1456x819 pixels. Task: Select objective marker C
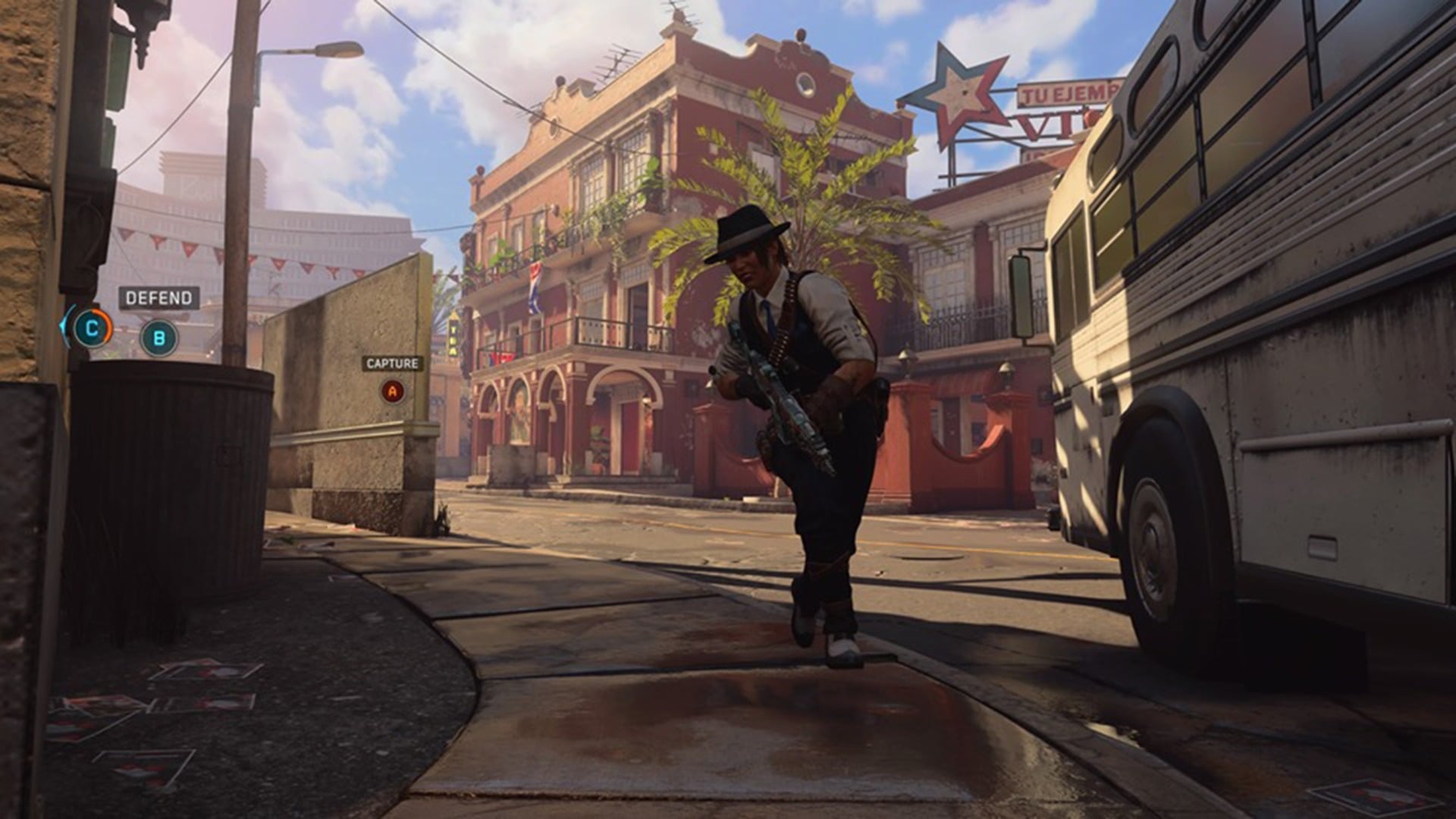tap(91, 328)
